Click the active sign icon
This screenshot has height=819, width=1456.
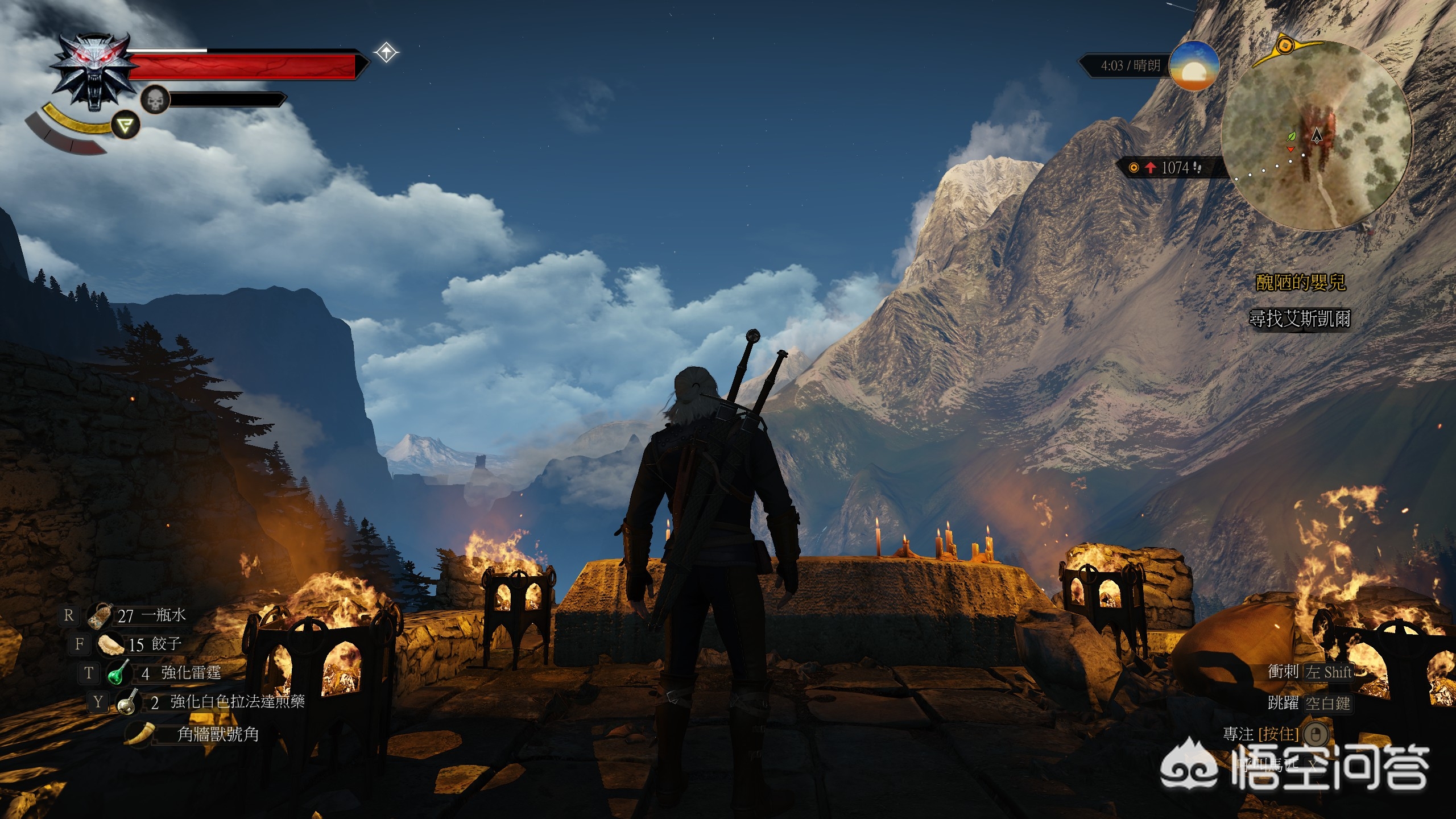[125, 125]
